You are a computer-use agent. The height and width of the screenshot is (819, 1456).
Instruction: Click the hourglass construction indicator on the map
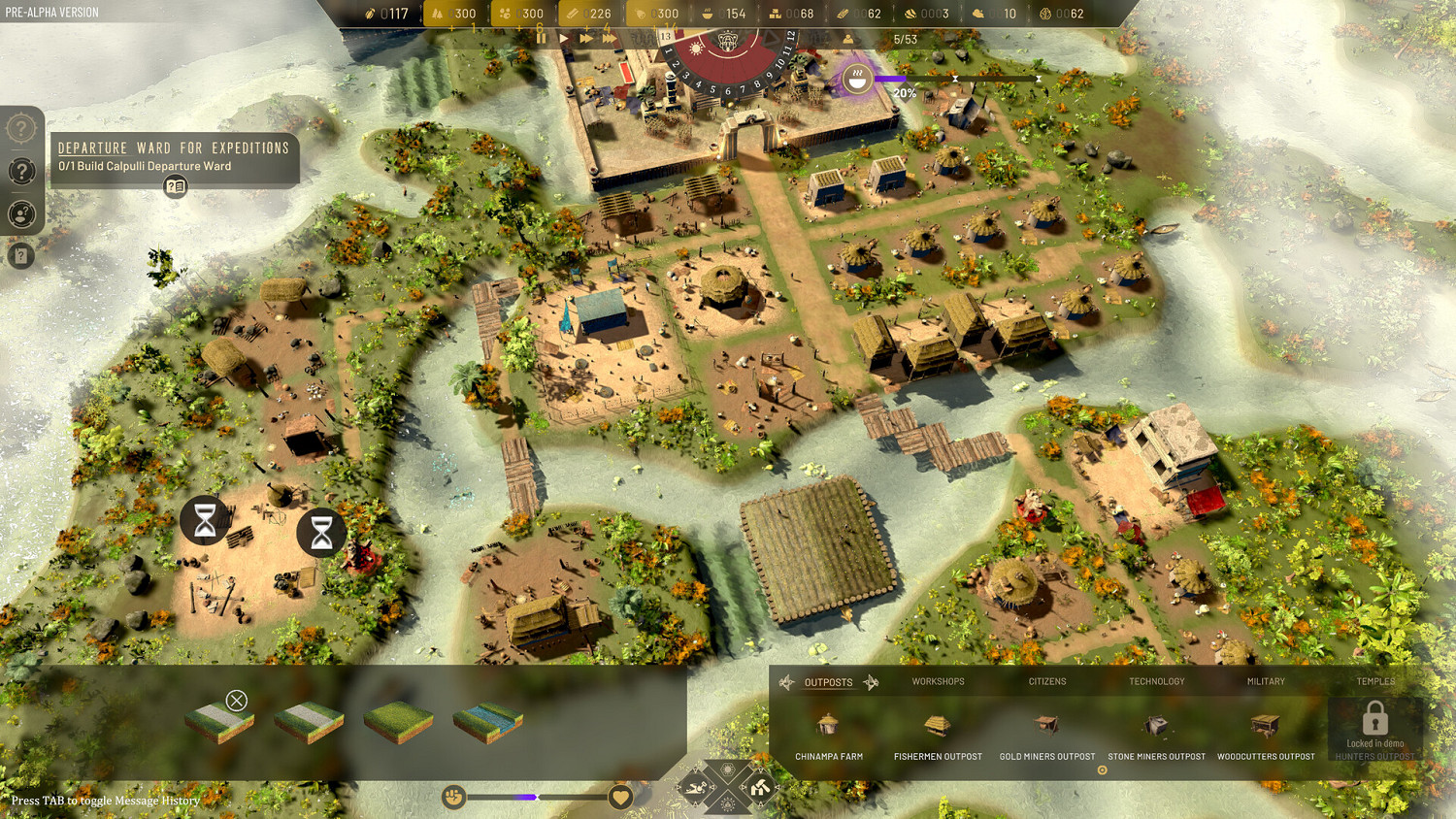coord(203,520)
